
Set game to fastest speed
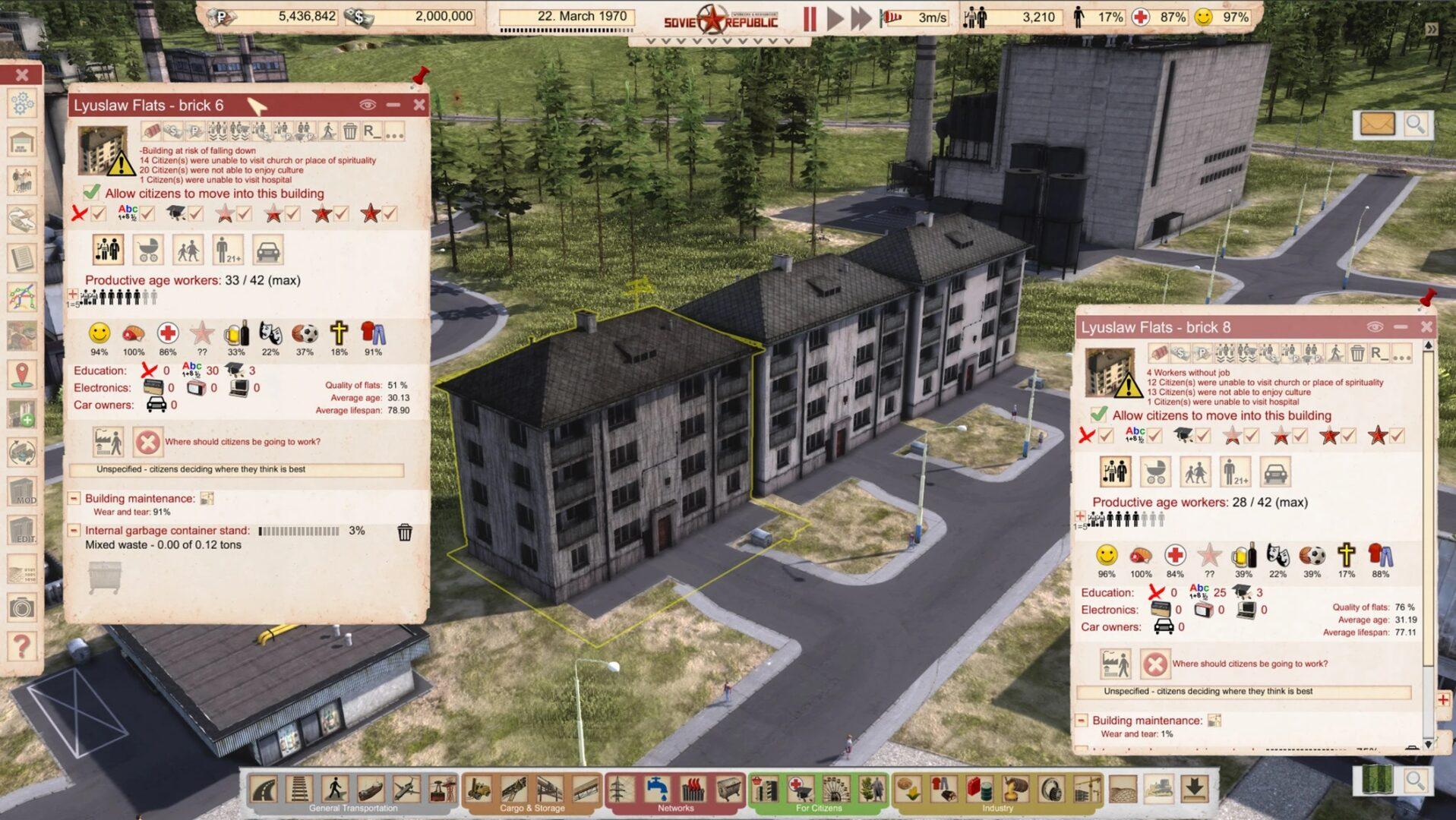click(861, 18)
